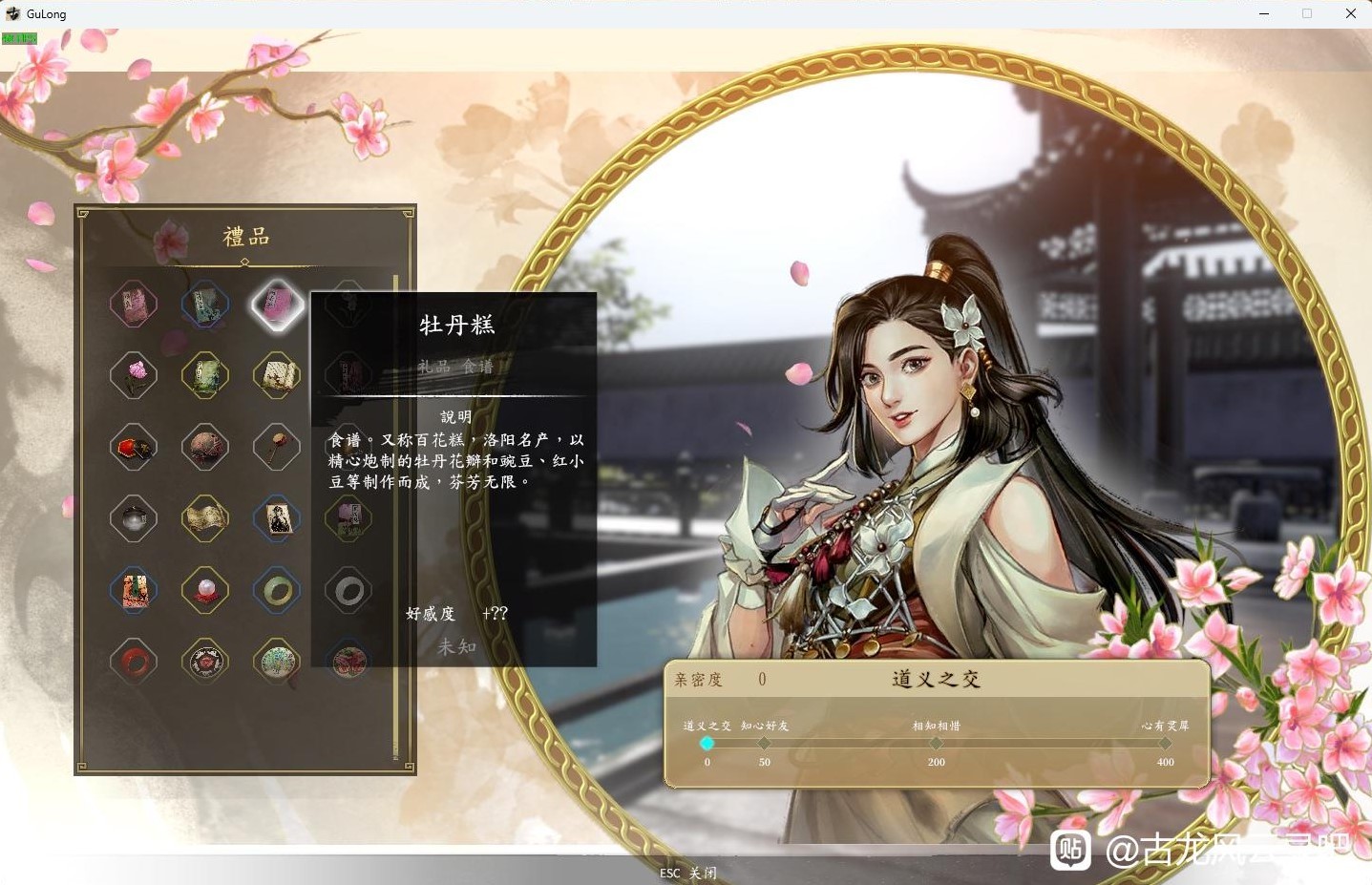Click the 禮品 panel title
Screen dimensions: 1372x885
point(244,236)
